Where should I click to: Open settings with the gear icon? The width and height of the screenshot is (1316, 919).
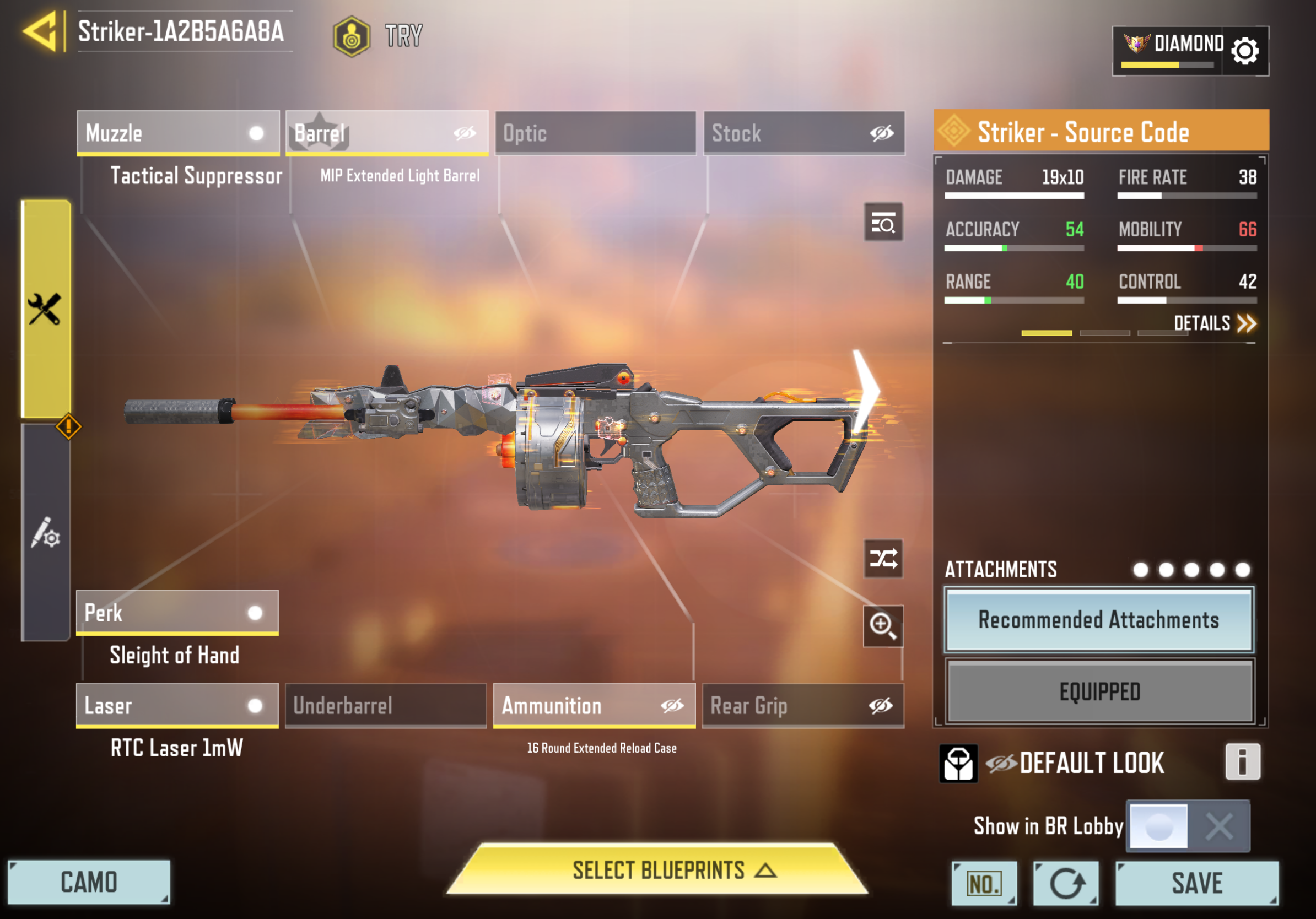tap(1245, 51)
